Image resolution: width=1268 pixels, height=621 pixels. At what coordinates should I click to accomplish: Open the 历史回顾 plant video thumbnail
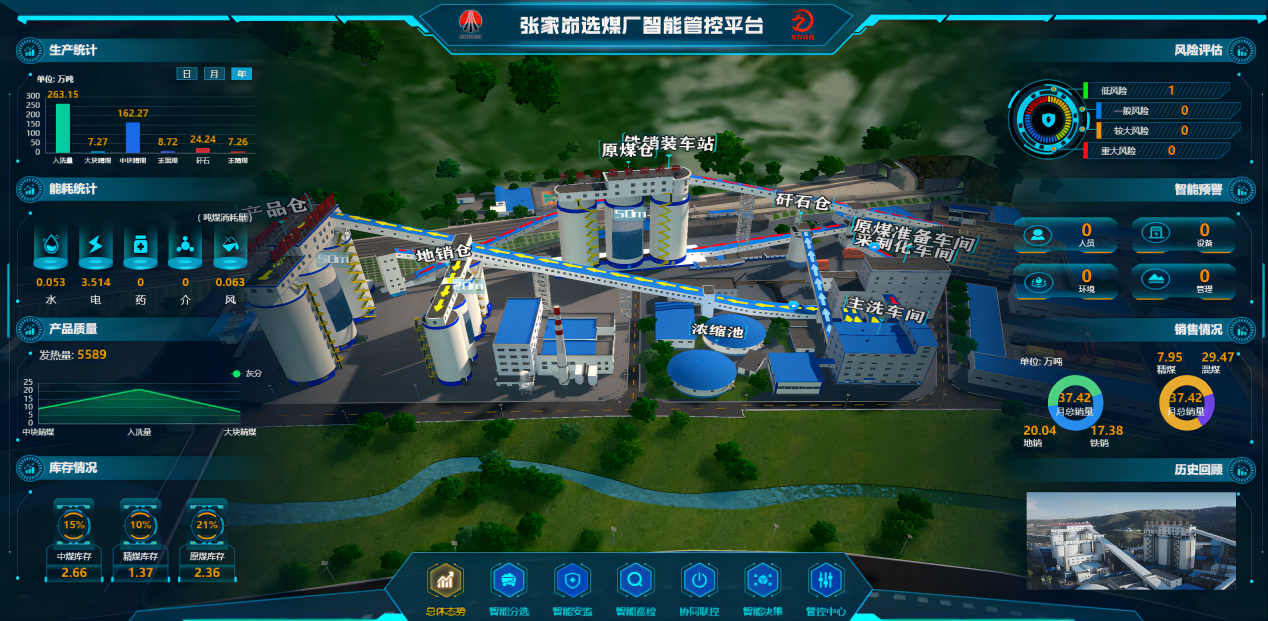[1131, 540]
